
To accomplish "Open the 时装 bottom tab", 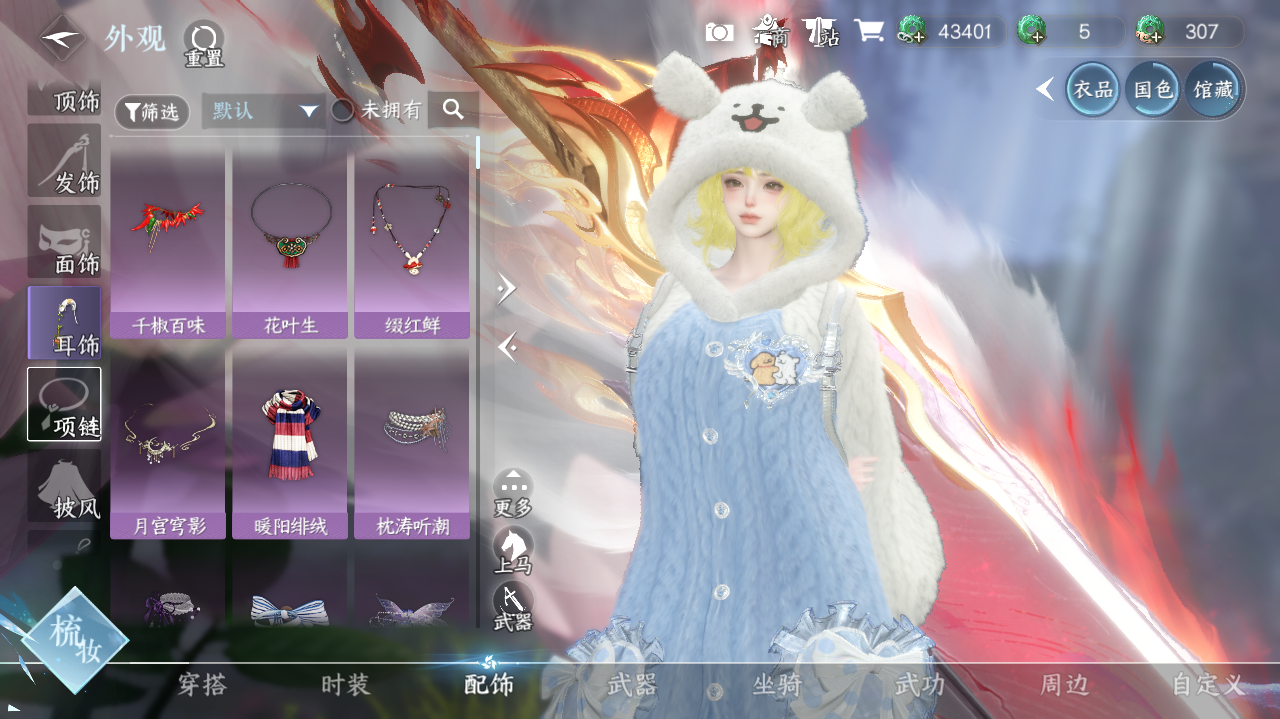I will tap(346, 685).
